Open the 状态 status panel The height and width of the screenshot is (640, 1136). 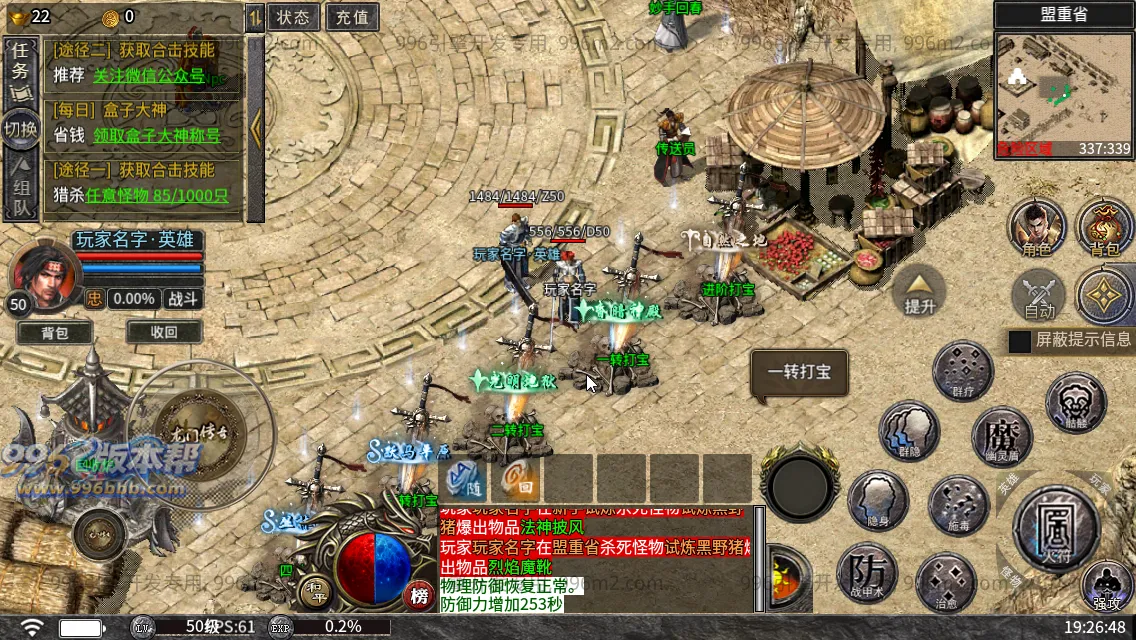pyautogui.click(x=293, y=17)
